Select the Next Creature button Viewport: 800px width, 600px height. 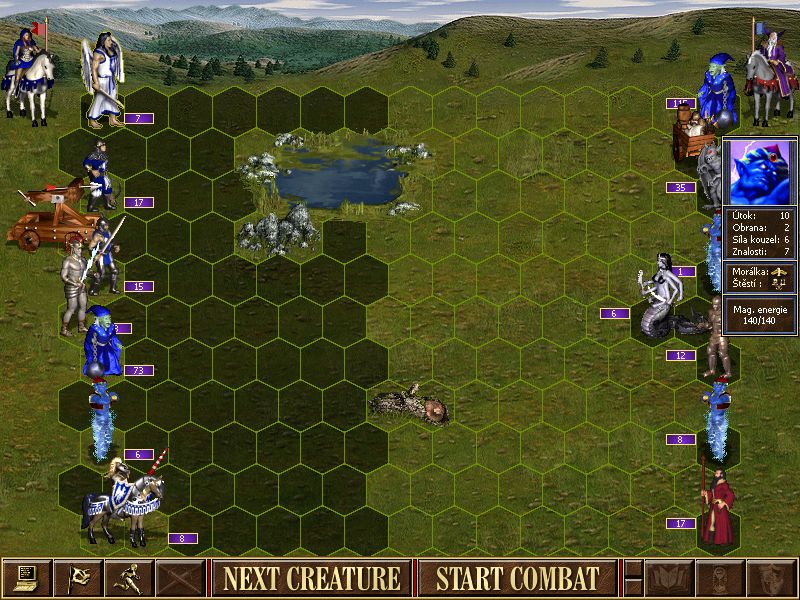[311, 577]
